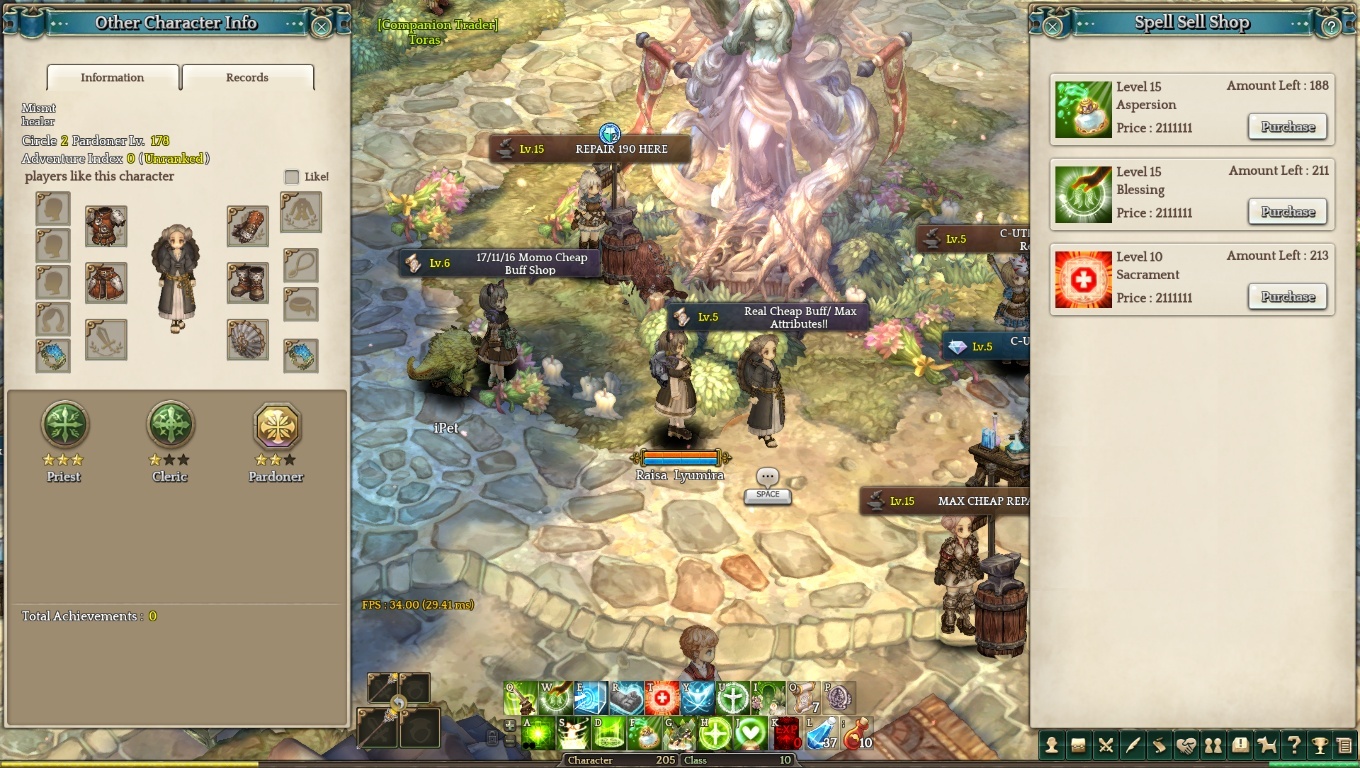The height and width of the screenshot is (768, 1360).
Task: Use the blue crystal item slot
Action: pyautogui.click(x=821, y=735)
